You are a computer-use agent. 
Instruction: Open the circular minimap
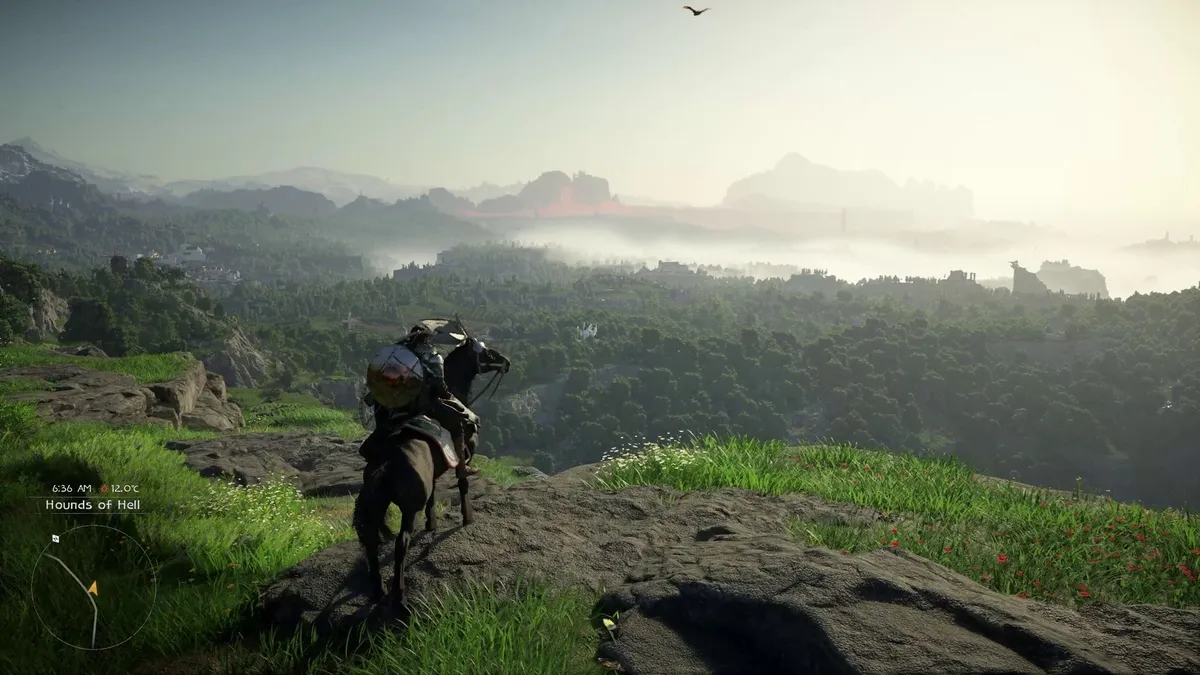click(93, 586)
